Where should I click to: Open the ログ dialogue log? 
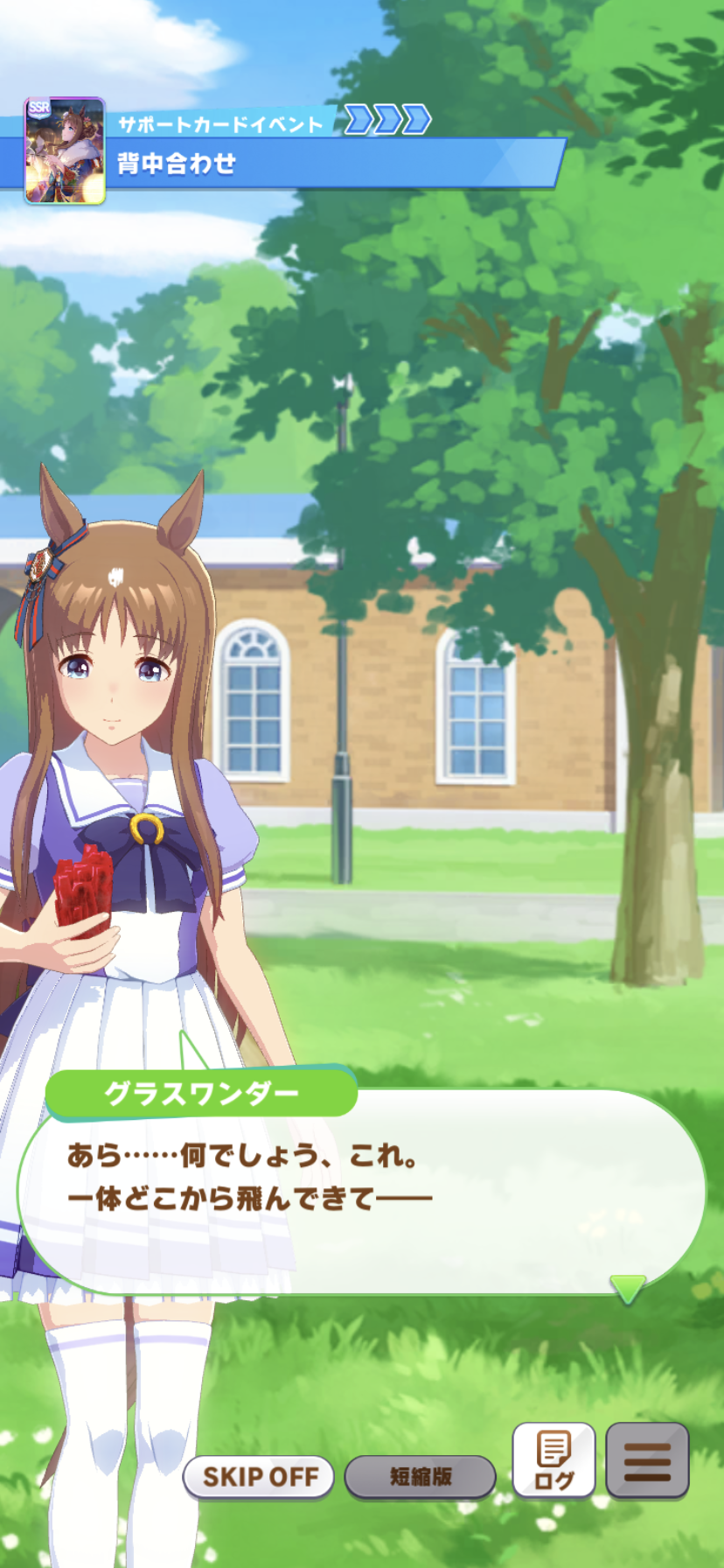click(553, 1460)
